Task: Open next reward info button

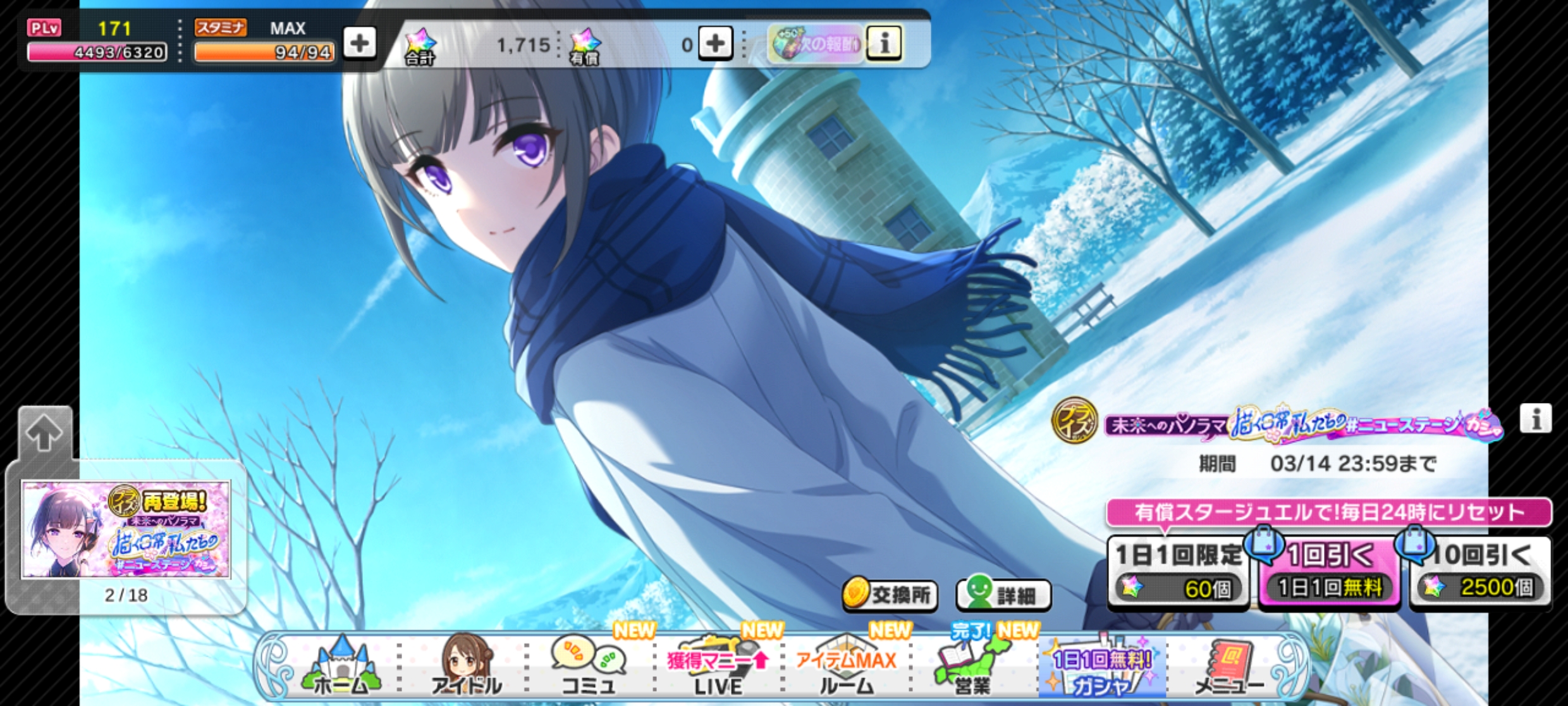Action: (883, 44)
